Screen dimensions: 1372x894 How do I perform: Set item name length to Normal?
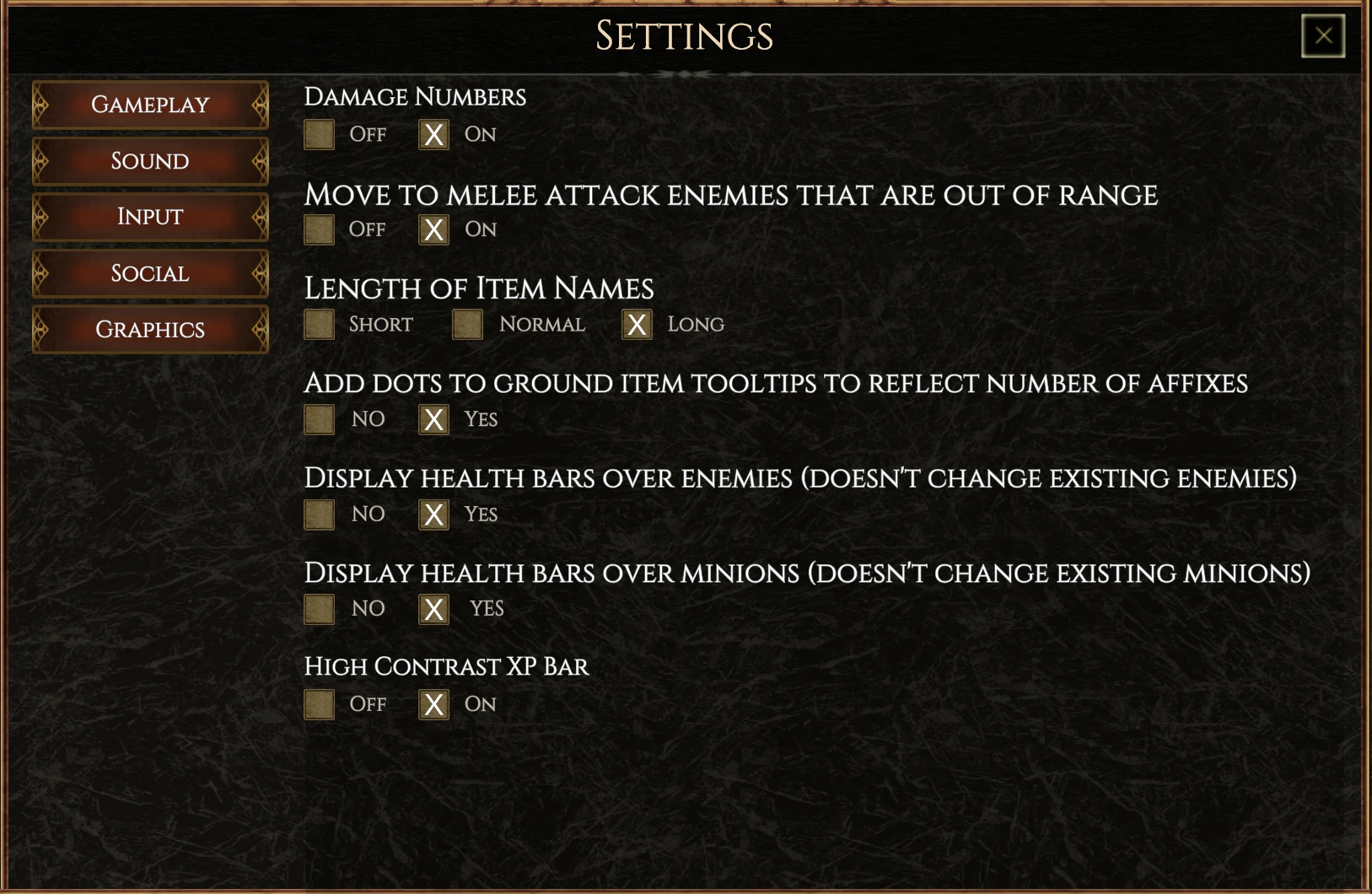[x=467, y=325]
